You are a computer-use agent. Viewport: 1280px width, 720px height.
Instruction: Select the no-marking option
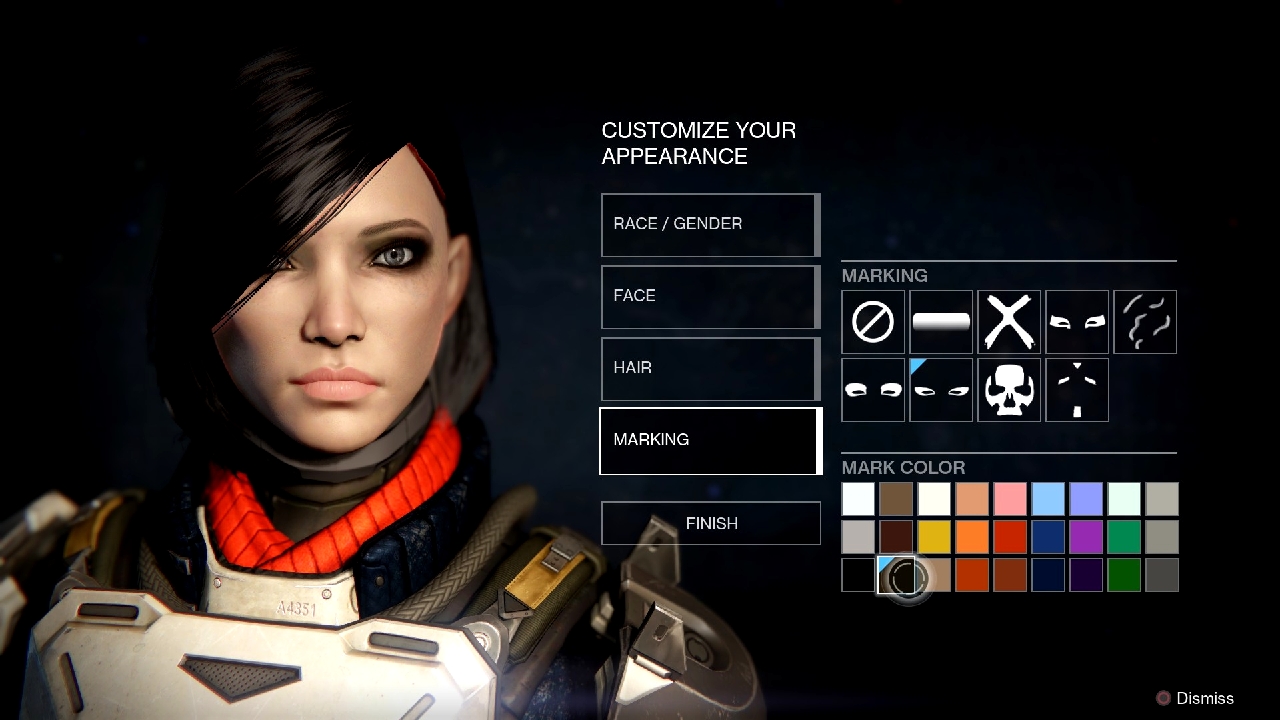point(873,322)
